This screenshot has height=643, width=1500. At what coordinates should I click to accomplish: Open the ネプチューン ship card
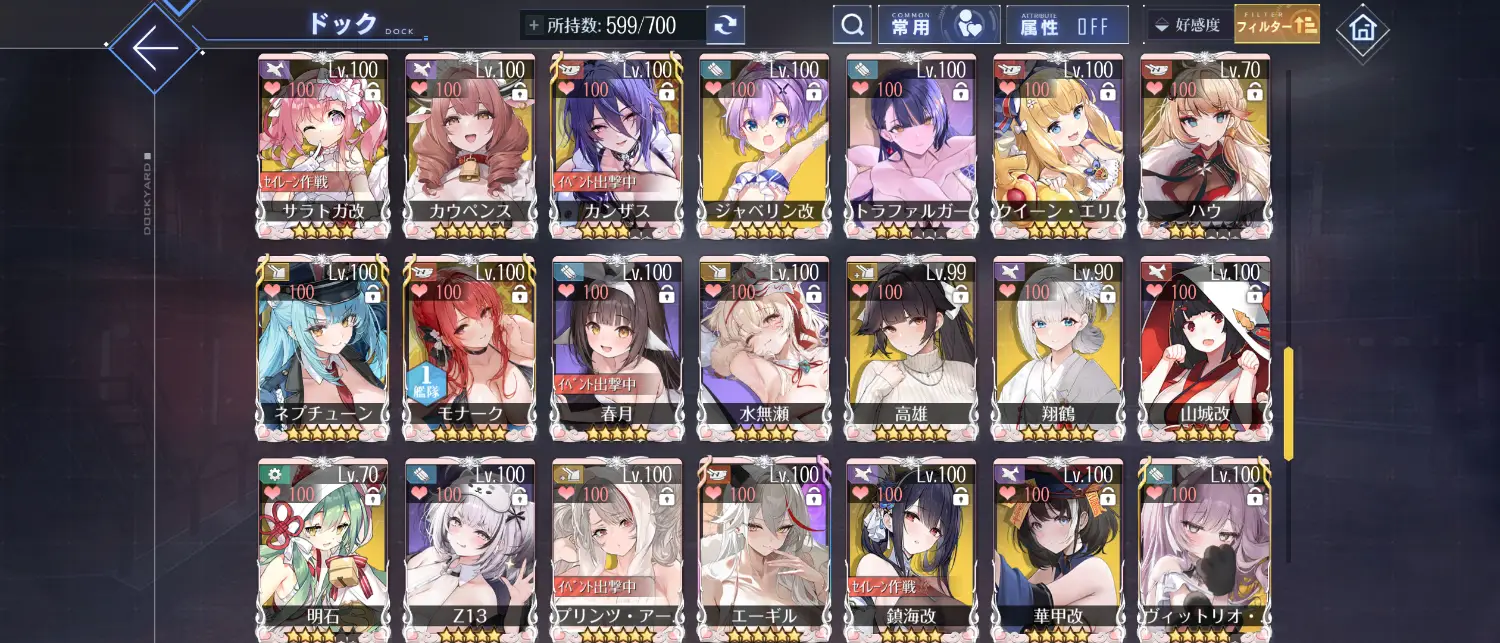click(x=321, y=347)
